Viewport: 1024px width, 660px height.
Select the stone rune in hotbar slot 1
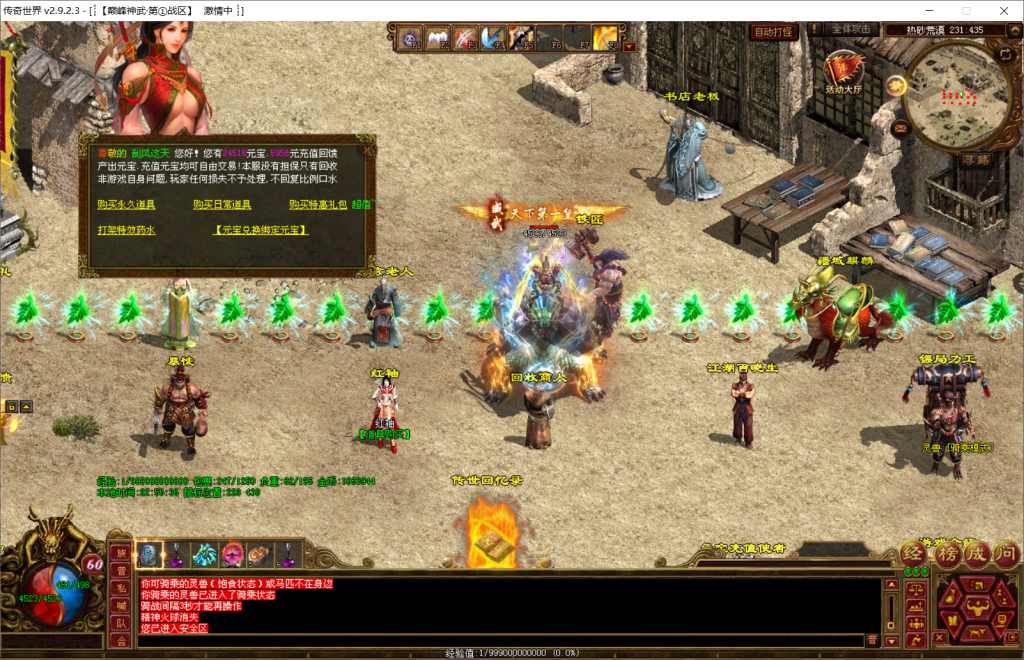(x=150, y=553)
